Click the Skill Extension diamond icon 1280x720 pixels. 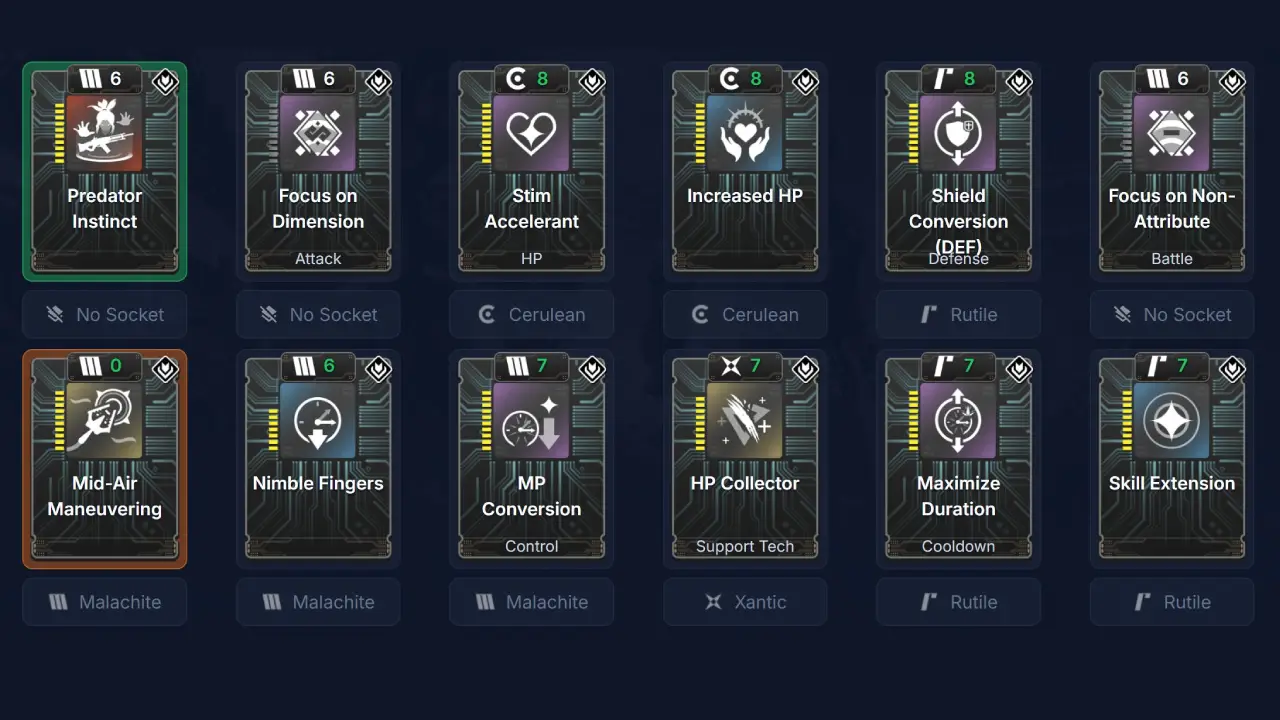pyautogui.click(x=1171, y=420)
